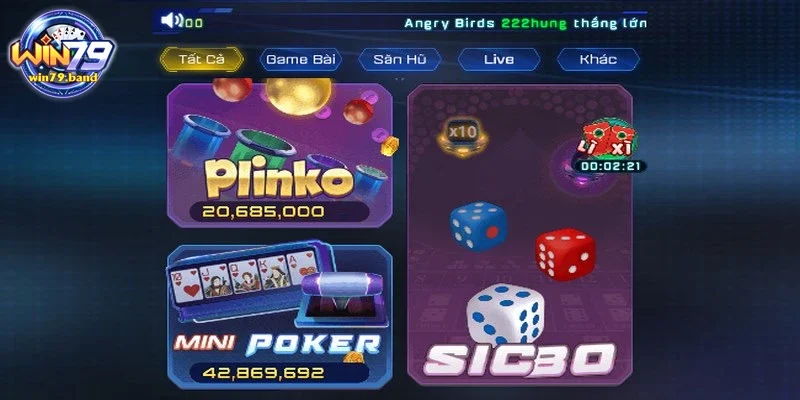The image size is (800, 400).
Task: Launch the Plinko game tile
Action: click(x=280, y=155)
